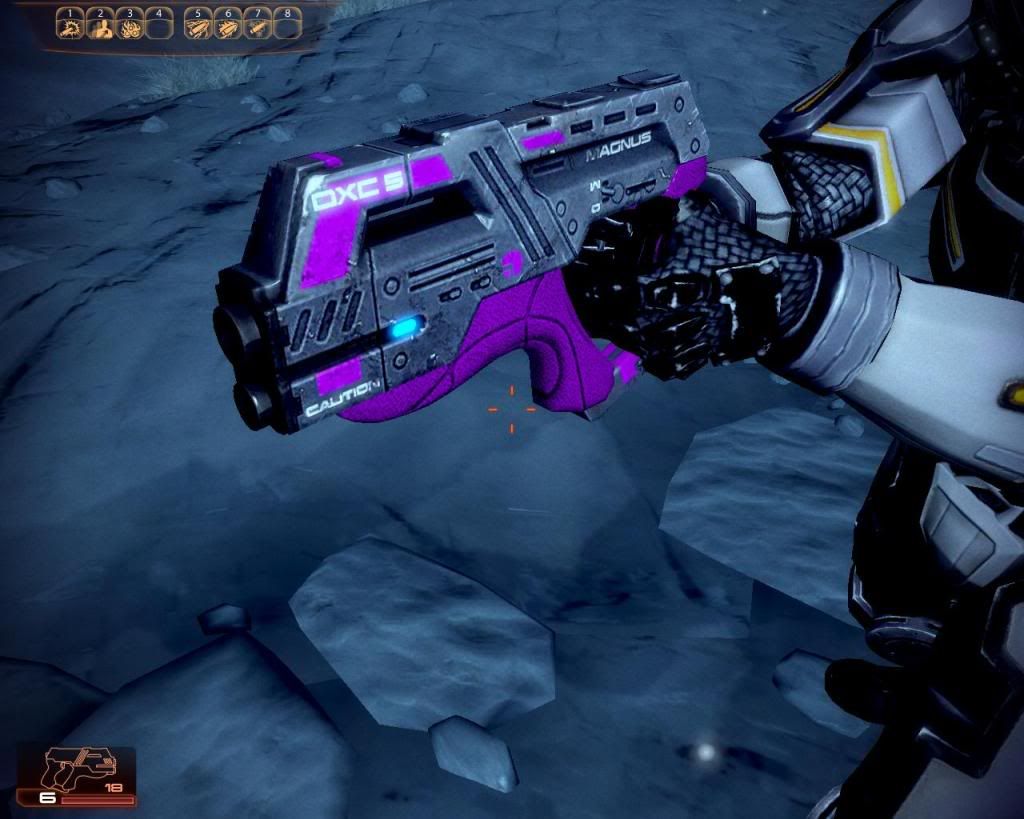Image resolution: width=1024 pixels, height=819 pixels.
Task: Select the bullet ammo power in slot 5
Action: click(x=199, y=27)
